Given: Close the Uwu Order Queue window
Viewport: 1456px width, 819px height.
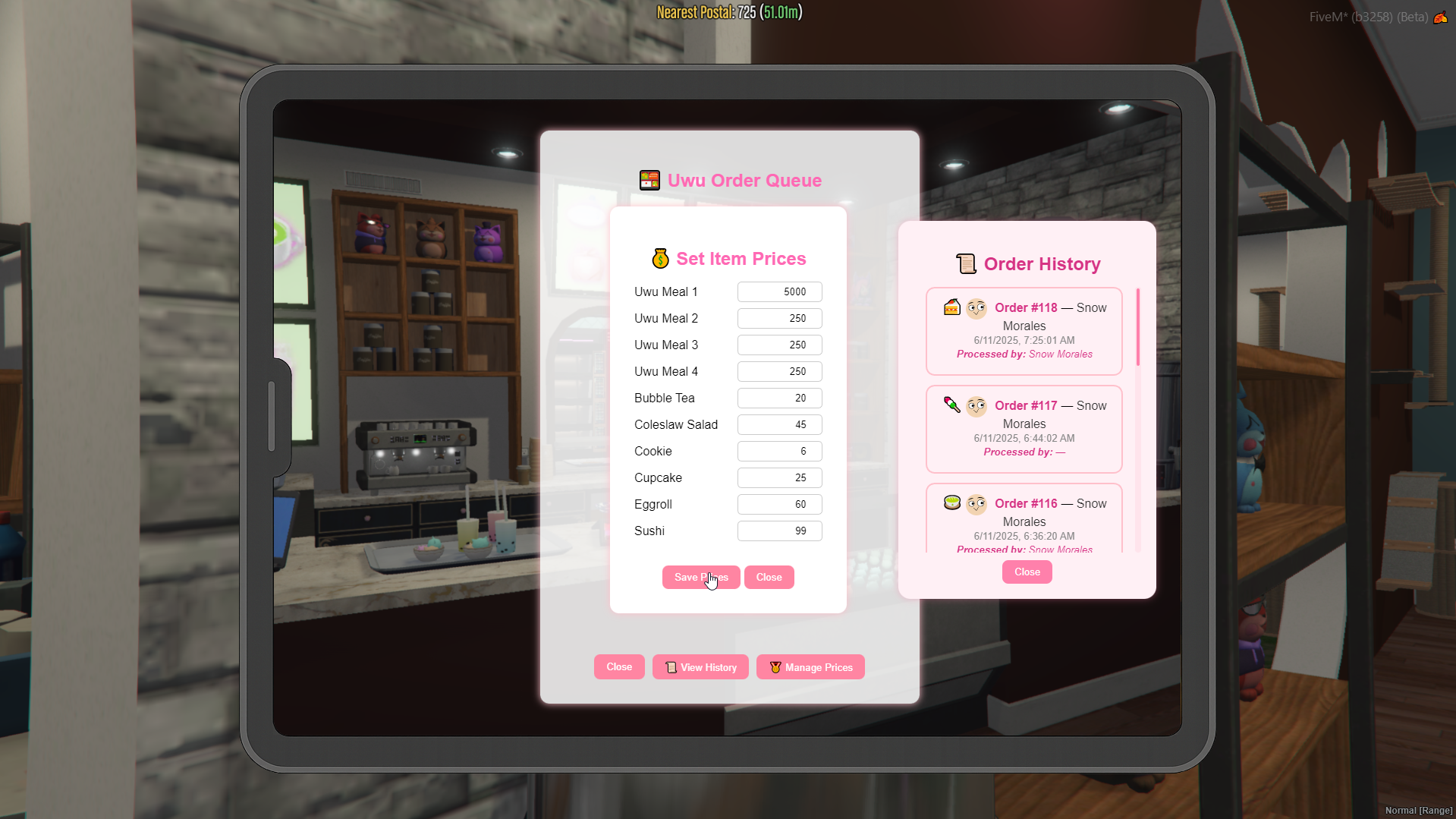Looking at the screenshot, I should pos(619,667).
